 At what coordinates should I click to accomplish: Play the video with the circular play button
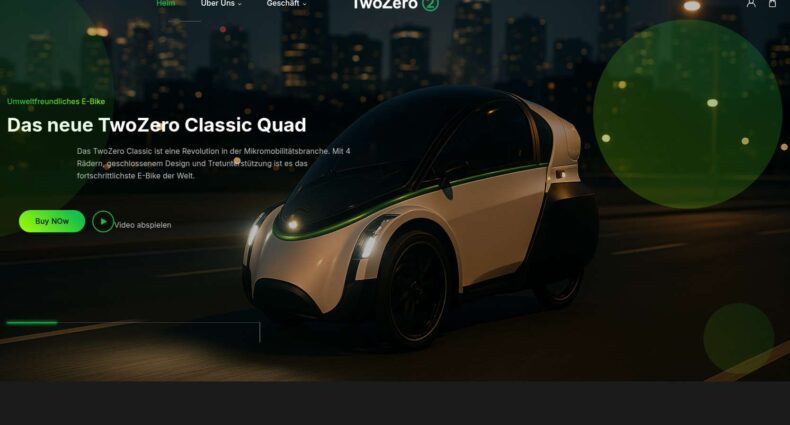103,222
